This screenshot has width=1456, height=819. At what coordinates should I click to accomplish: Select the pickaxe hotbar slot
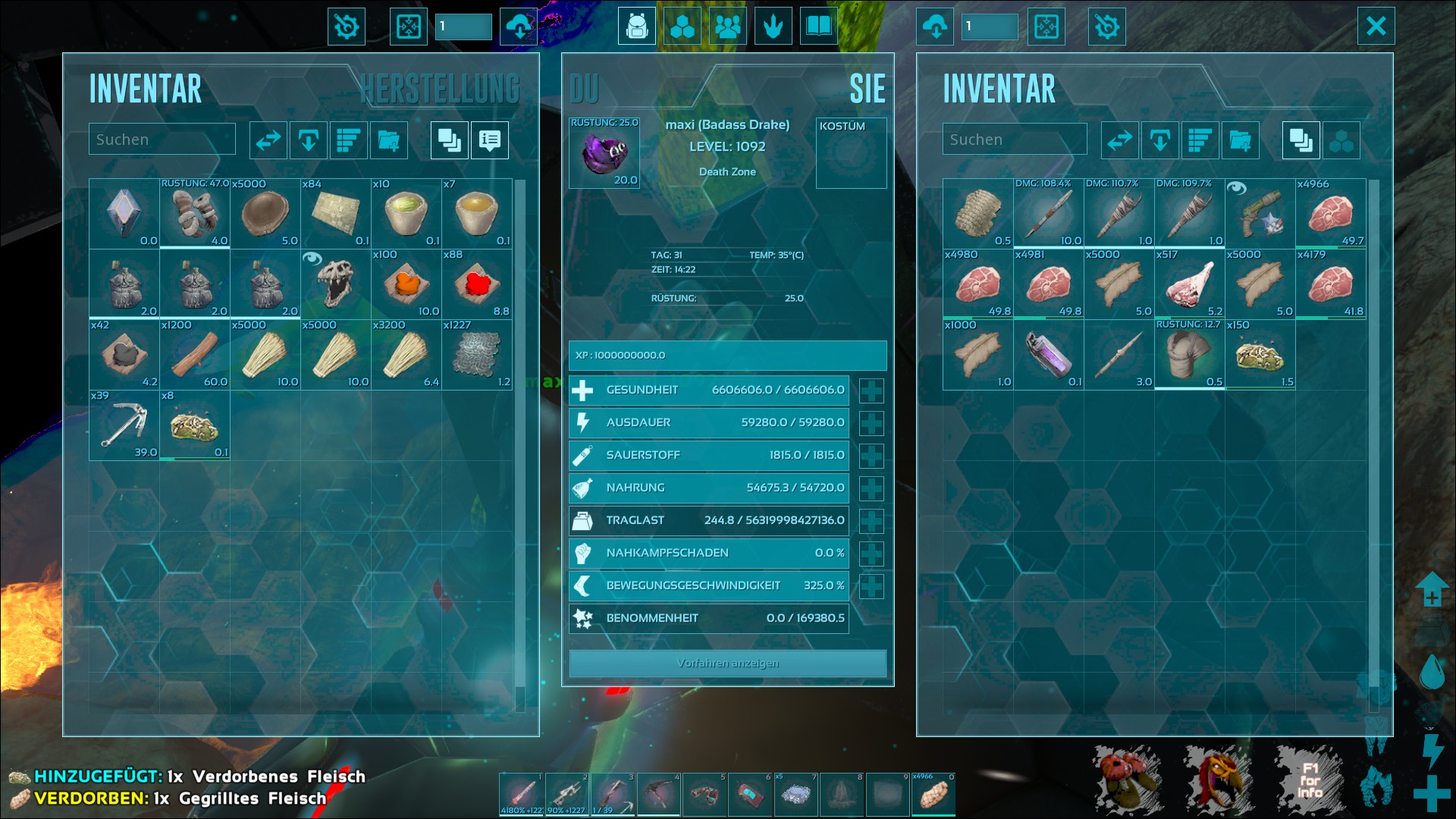(659, 795)
